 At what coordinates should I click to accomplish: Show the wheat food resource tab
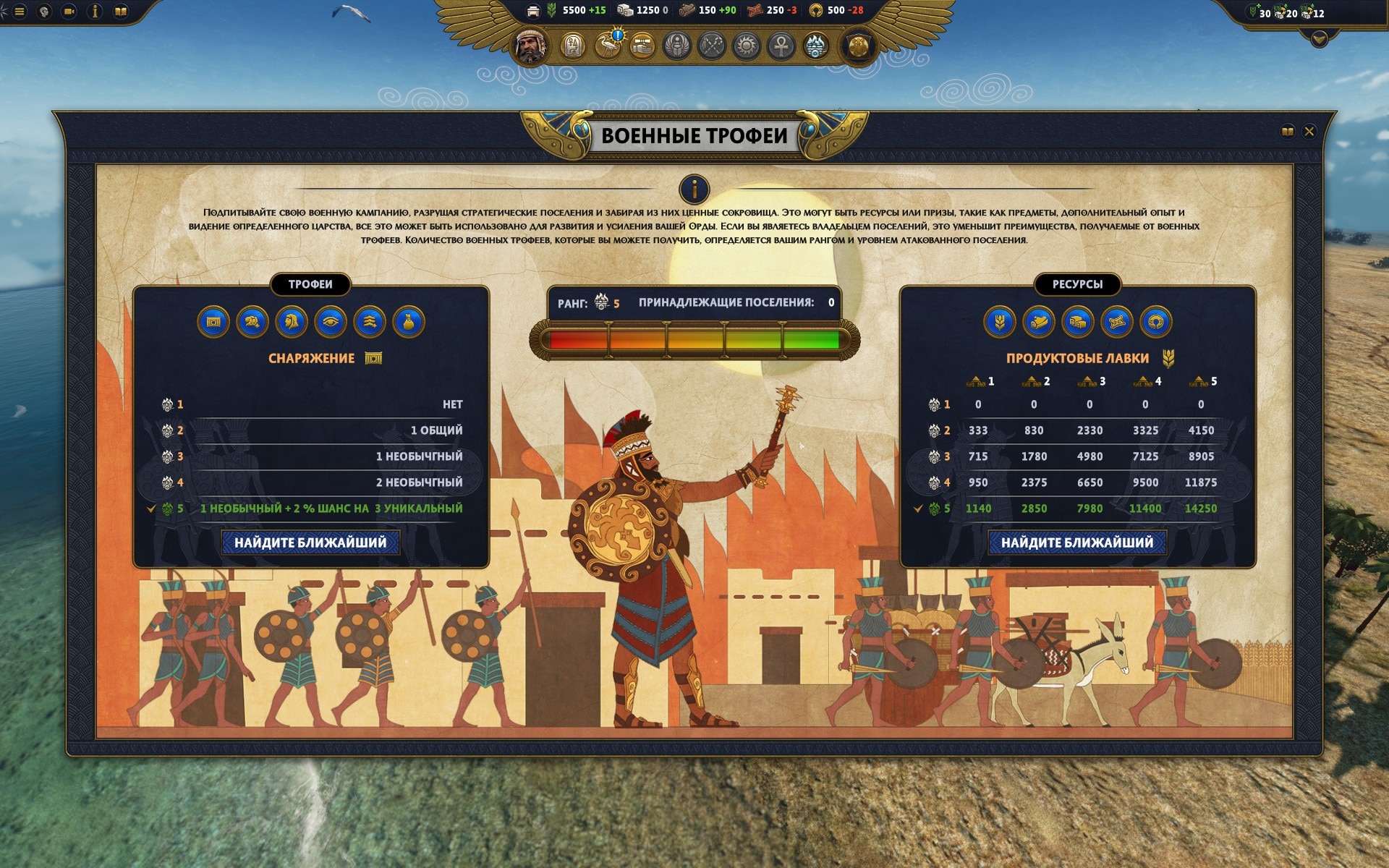999,322
